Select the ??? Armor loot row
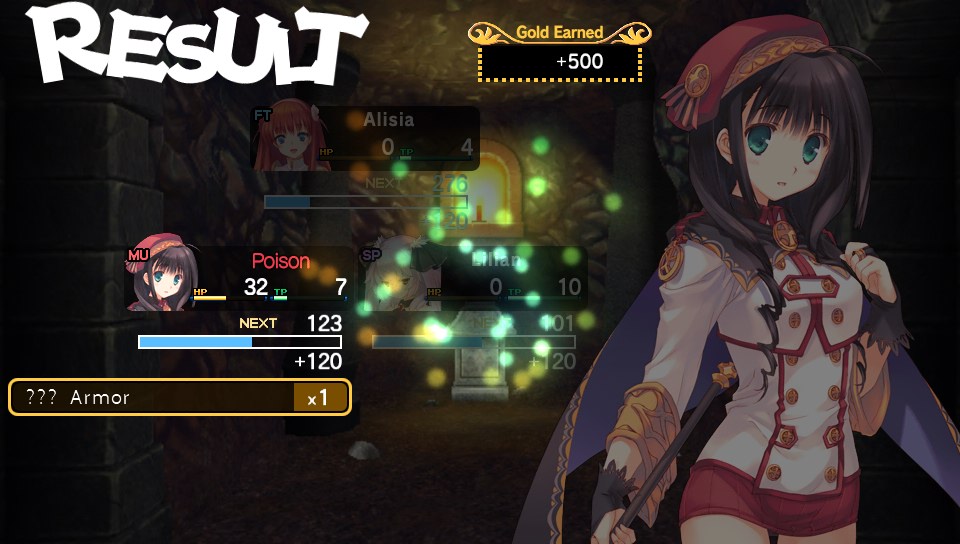960x544 pixels. tap(180, 397)
